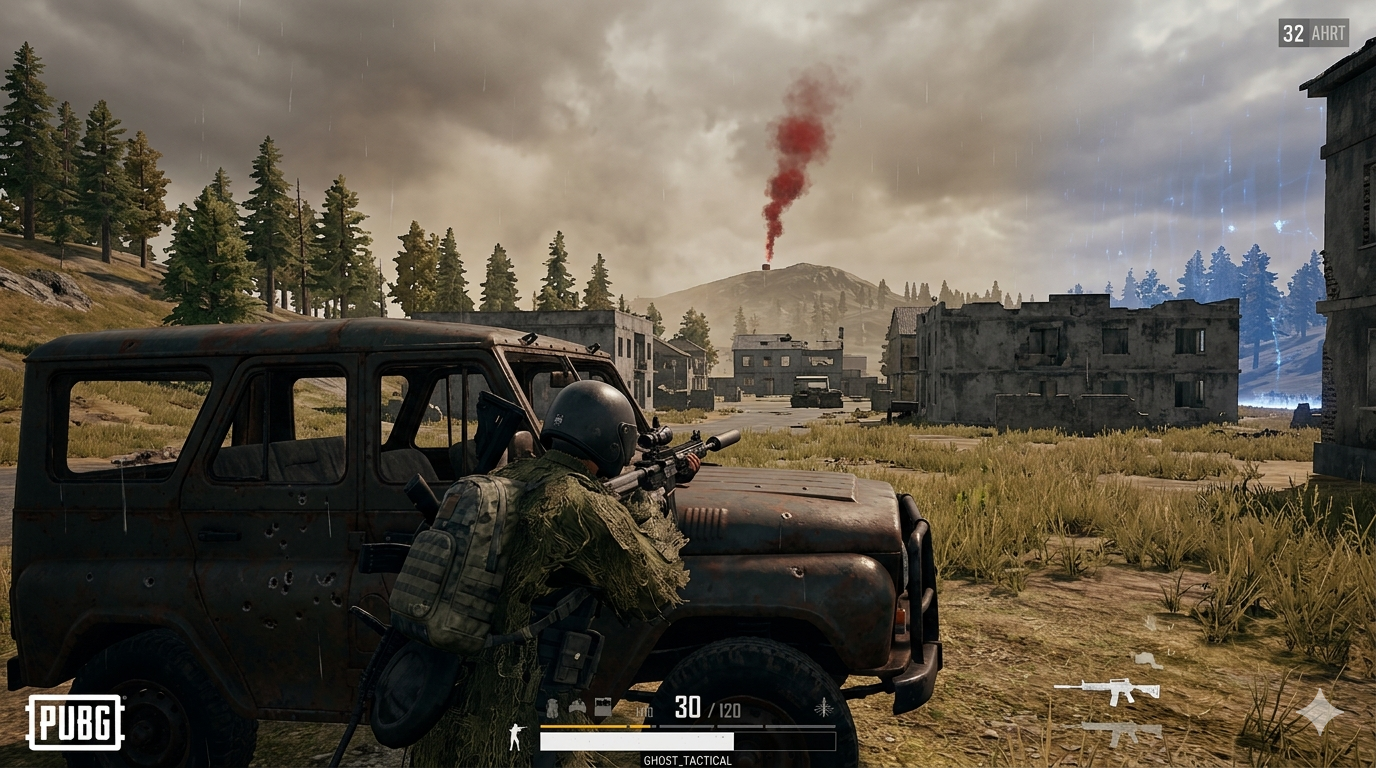Click the PUBG logo
Screen dimensions: 1376x768
coord(75,722)
